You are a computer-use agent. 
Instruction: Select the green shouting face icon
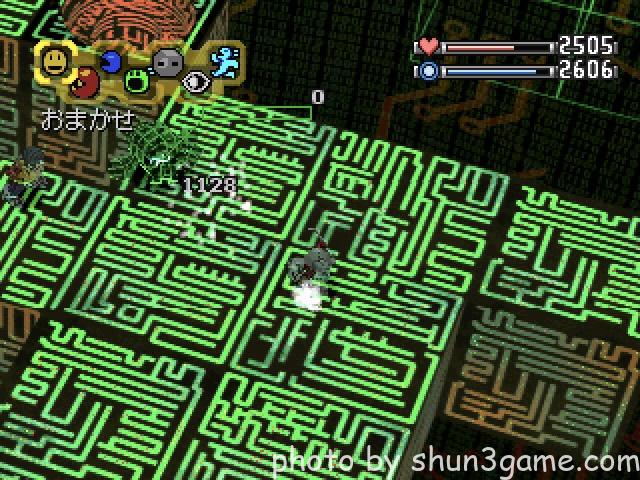coord(138,82)
